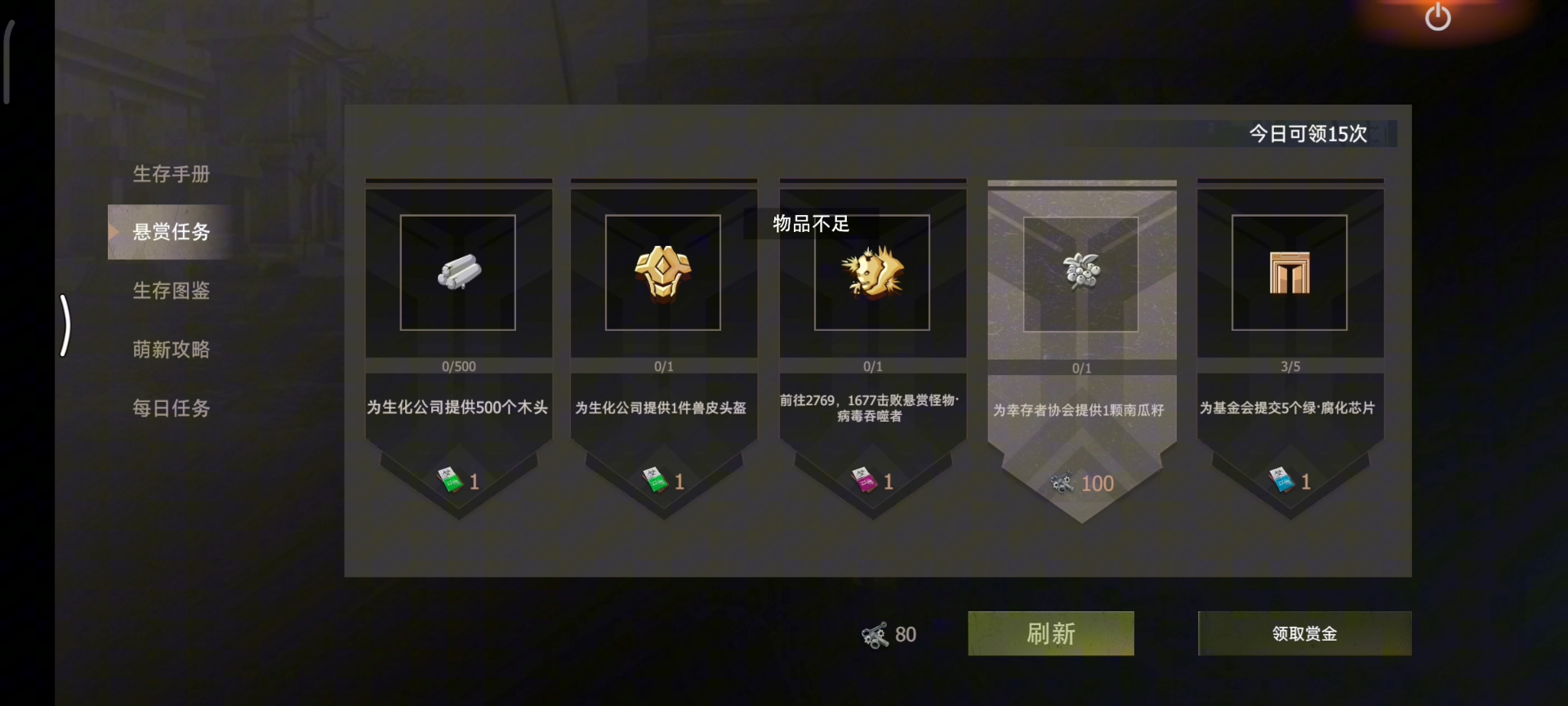Click the bounty monster 病毒吞噬者 icon
Image resolution: width=1568 pixels, height=706 pixels.
click(872, 272)
